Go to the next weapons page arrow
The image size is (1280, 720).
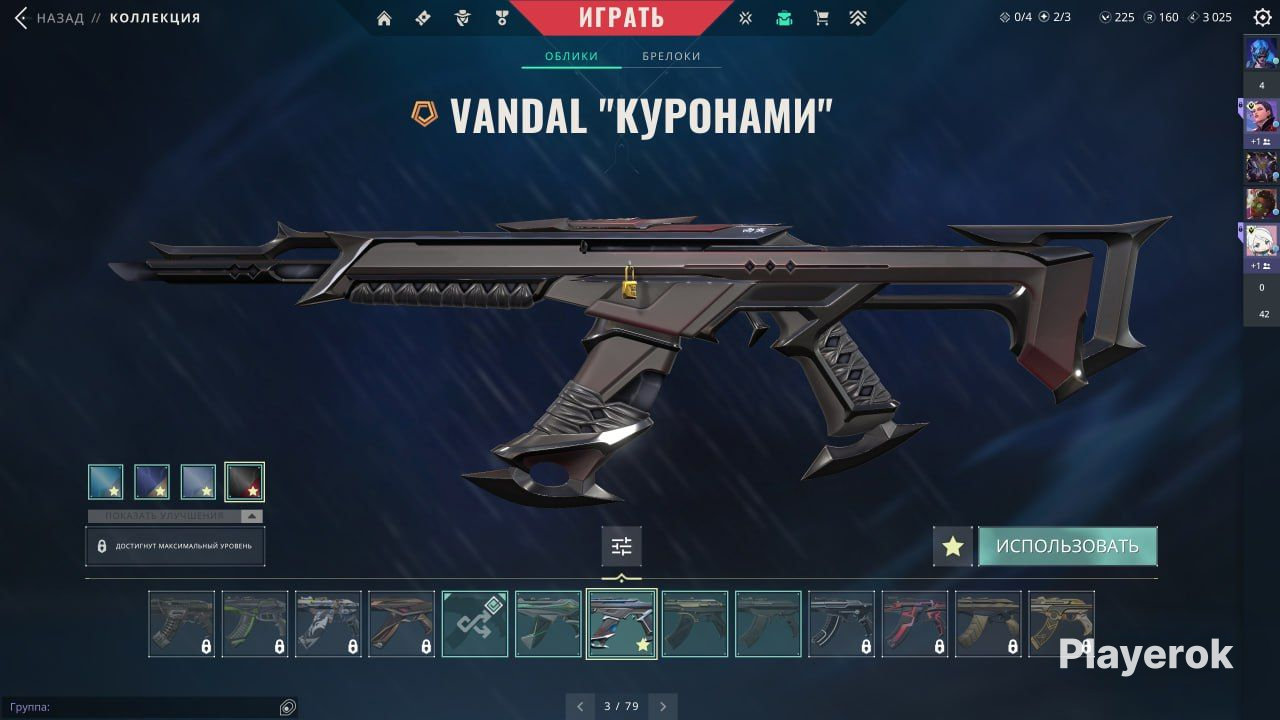click(663, 706)
